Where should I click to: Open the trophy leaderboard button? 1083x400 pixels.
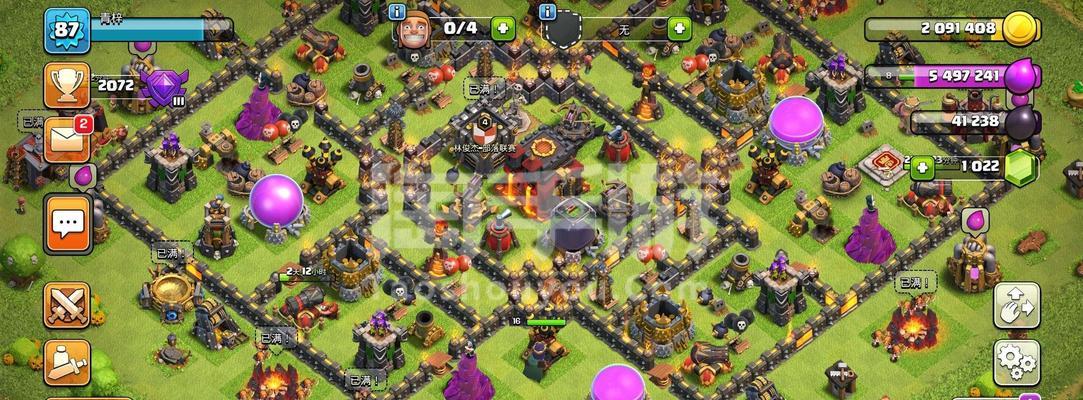67,87
